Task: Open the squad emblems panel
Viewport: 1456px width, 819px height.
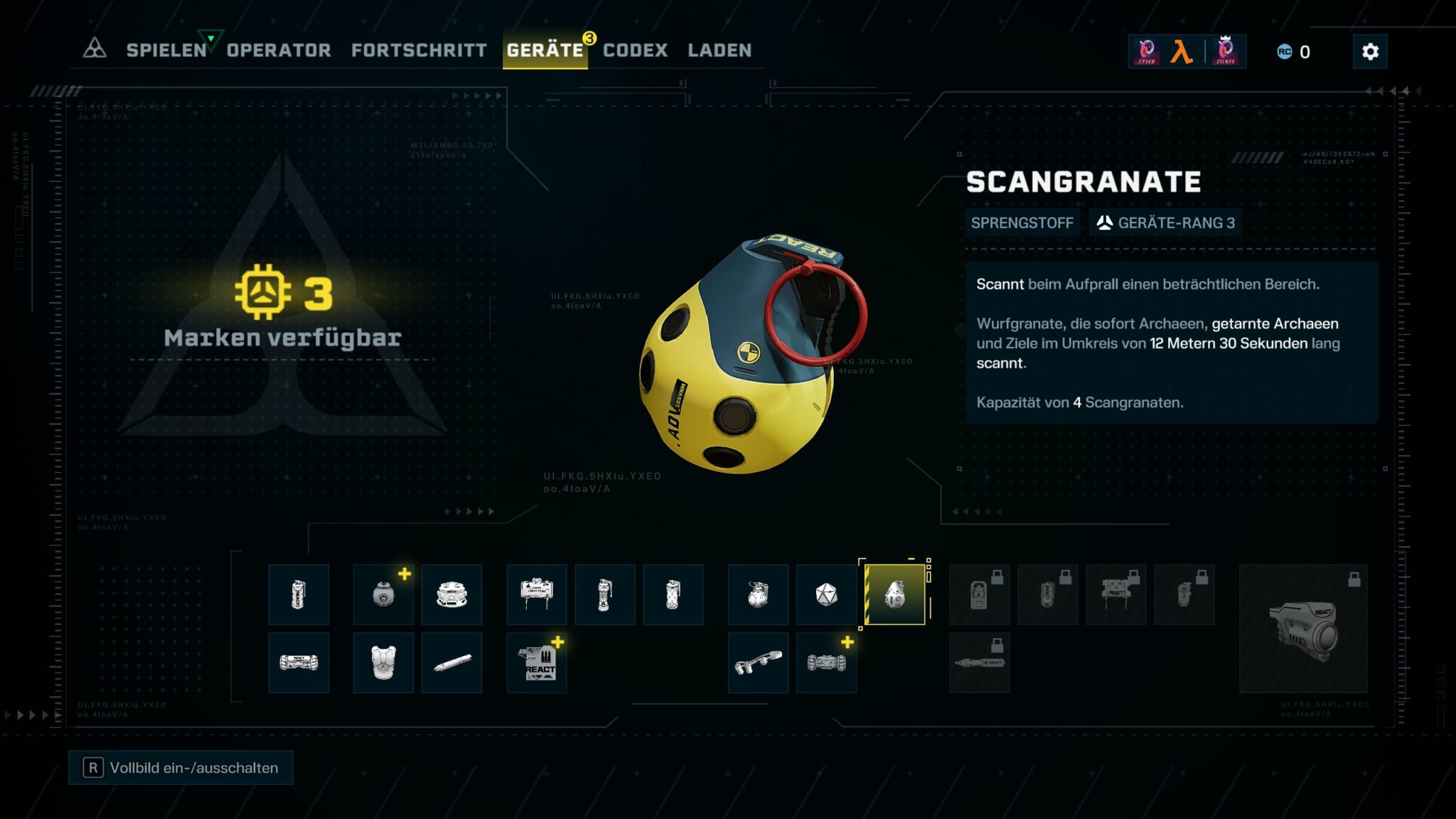Action: (x=1187, y=51)
